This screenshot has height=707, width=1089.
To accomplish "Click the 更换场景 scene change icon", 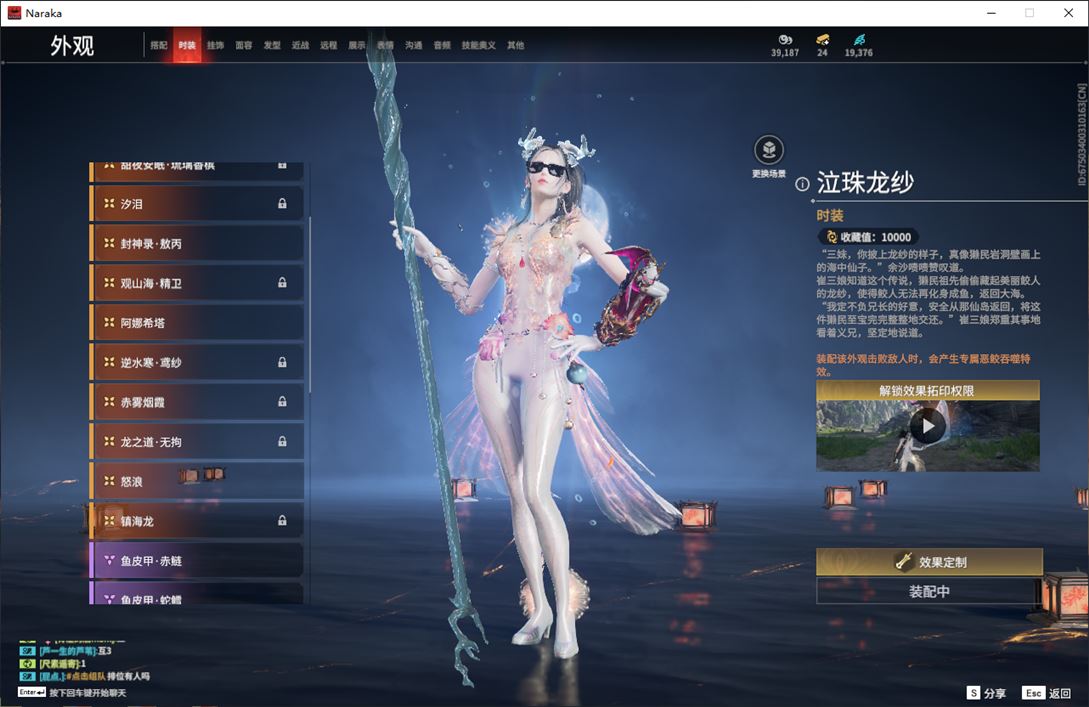I will pos(768,151).
